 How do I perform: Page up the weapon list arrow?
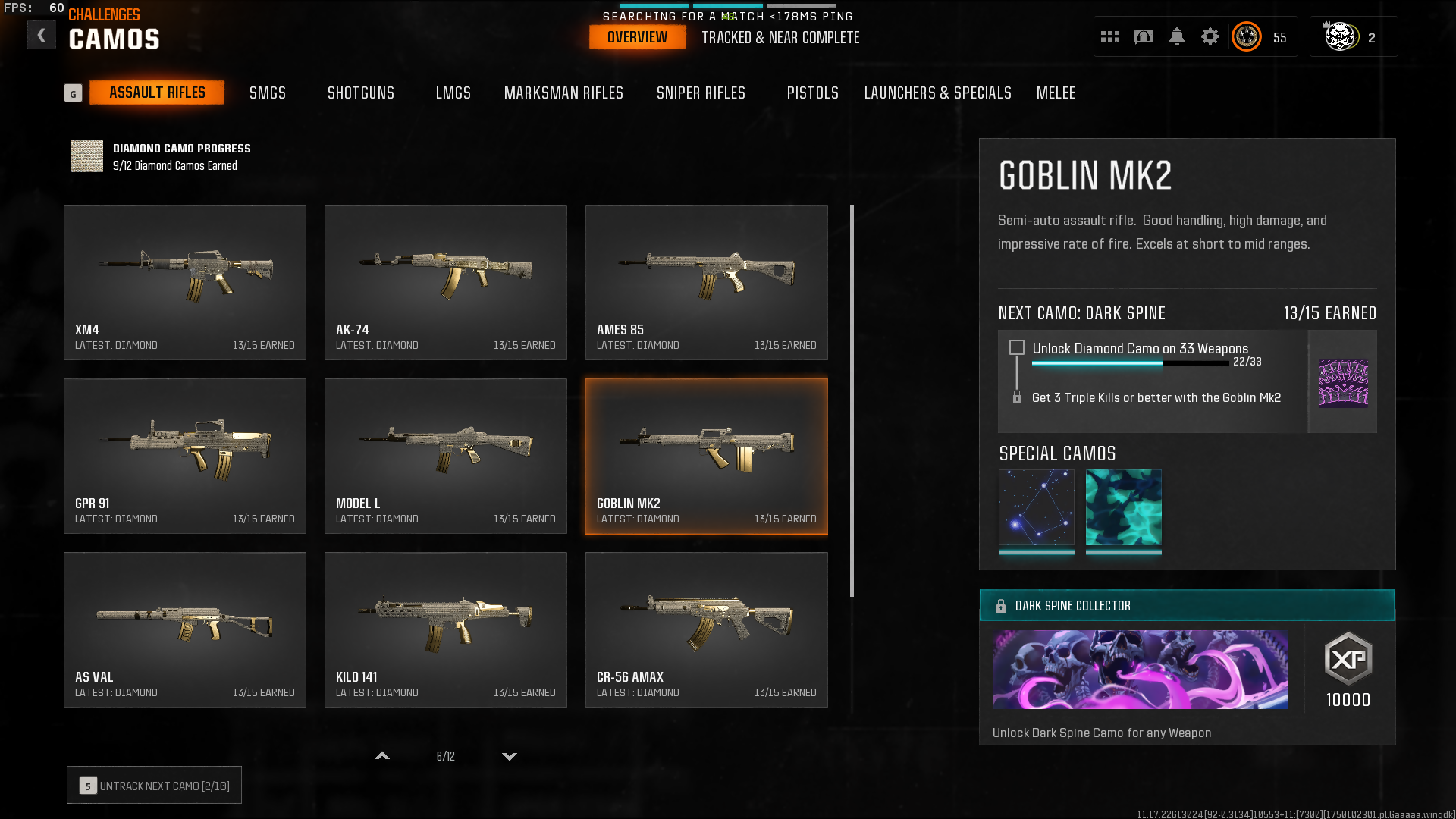[382, 756]
